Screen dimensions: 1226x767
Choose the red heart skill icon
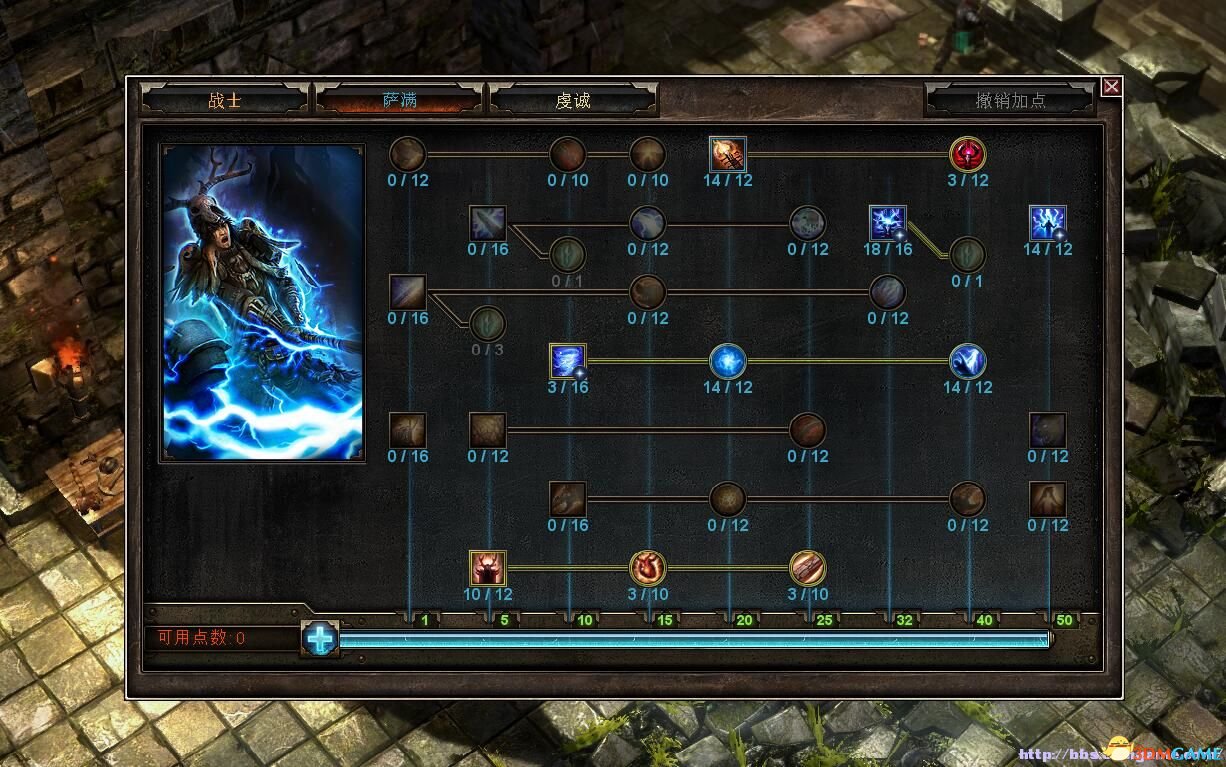click(x=648, y=568)
